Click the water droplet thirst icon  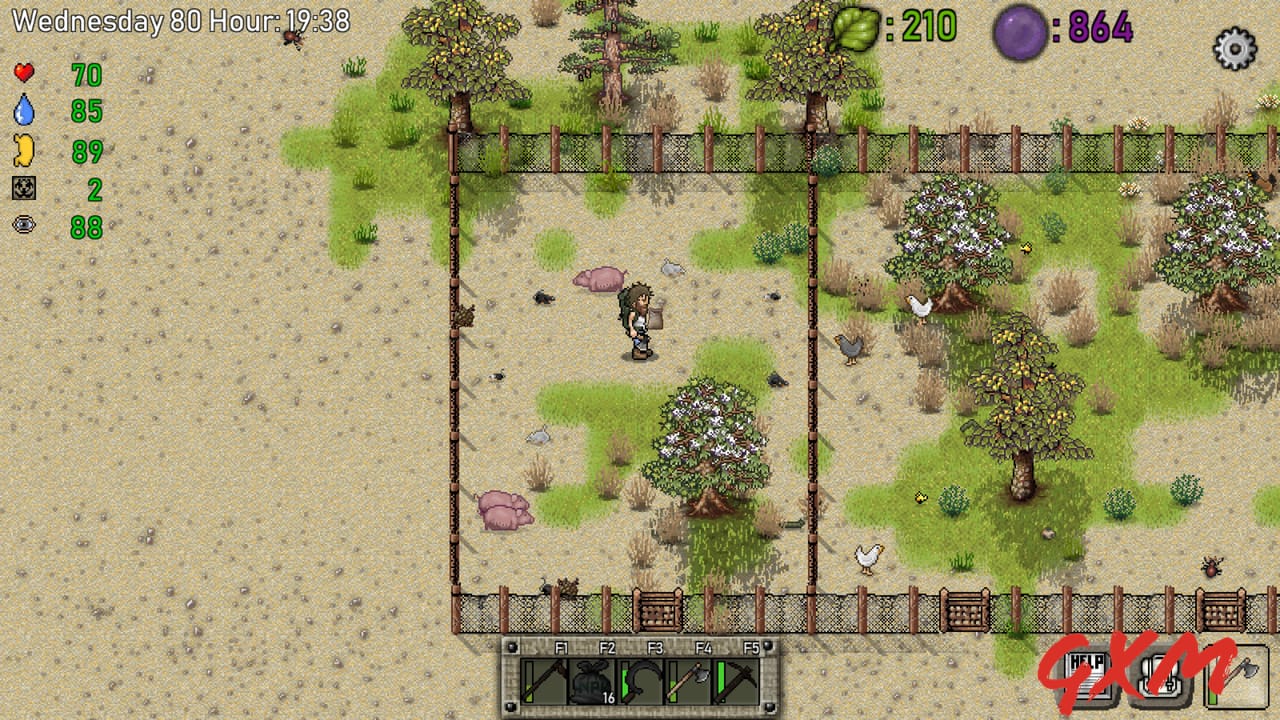(23, 113)
